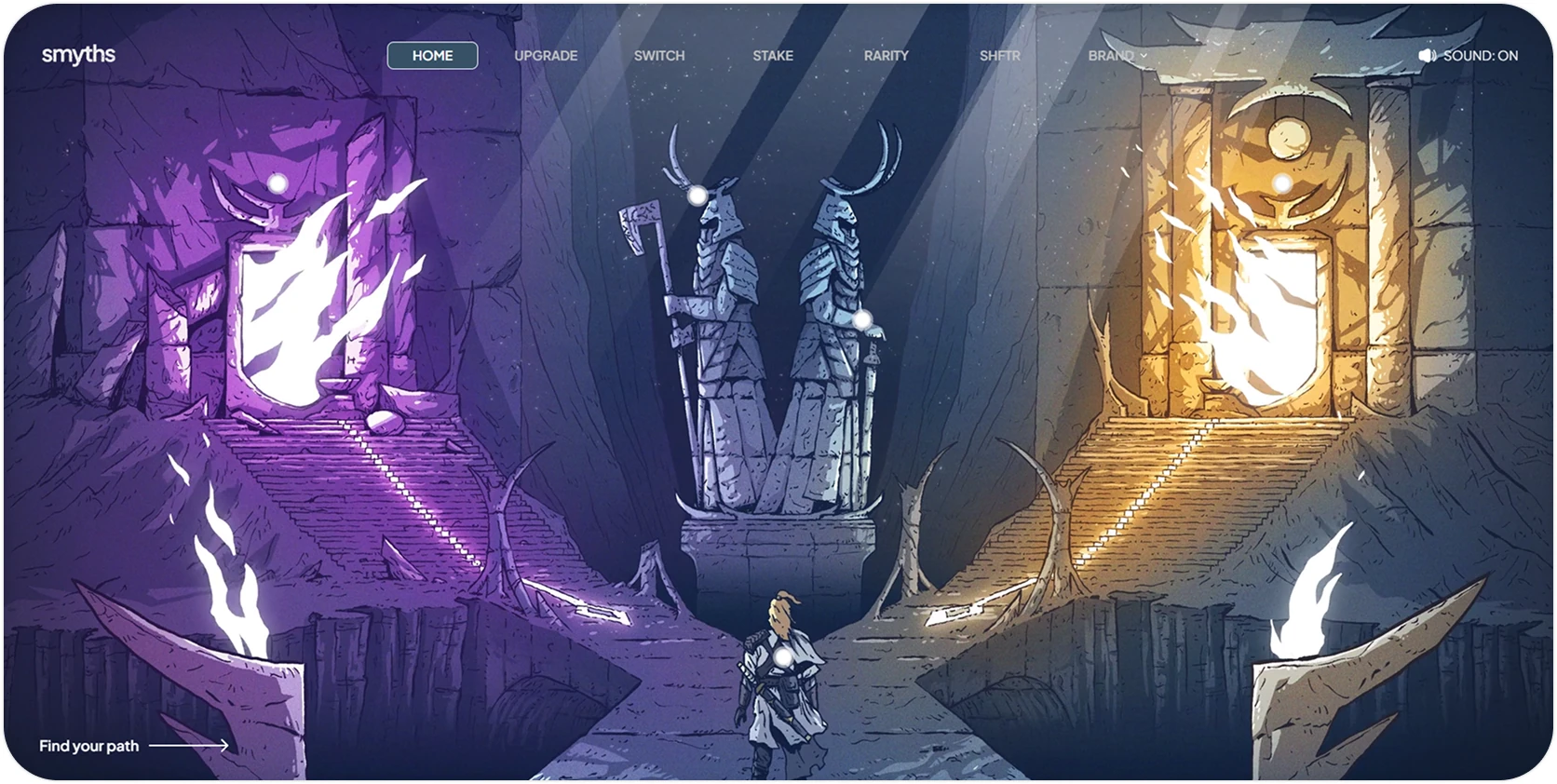The width and height of the screenshot is (1557, 784).
Task: Open the UPGRADE page
Action: [x=545, y=55]
